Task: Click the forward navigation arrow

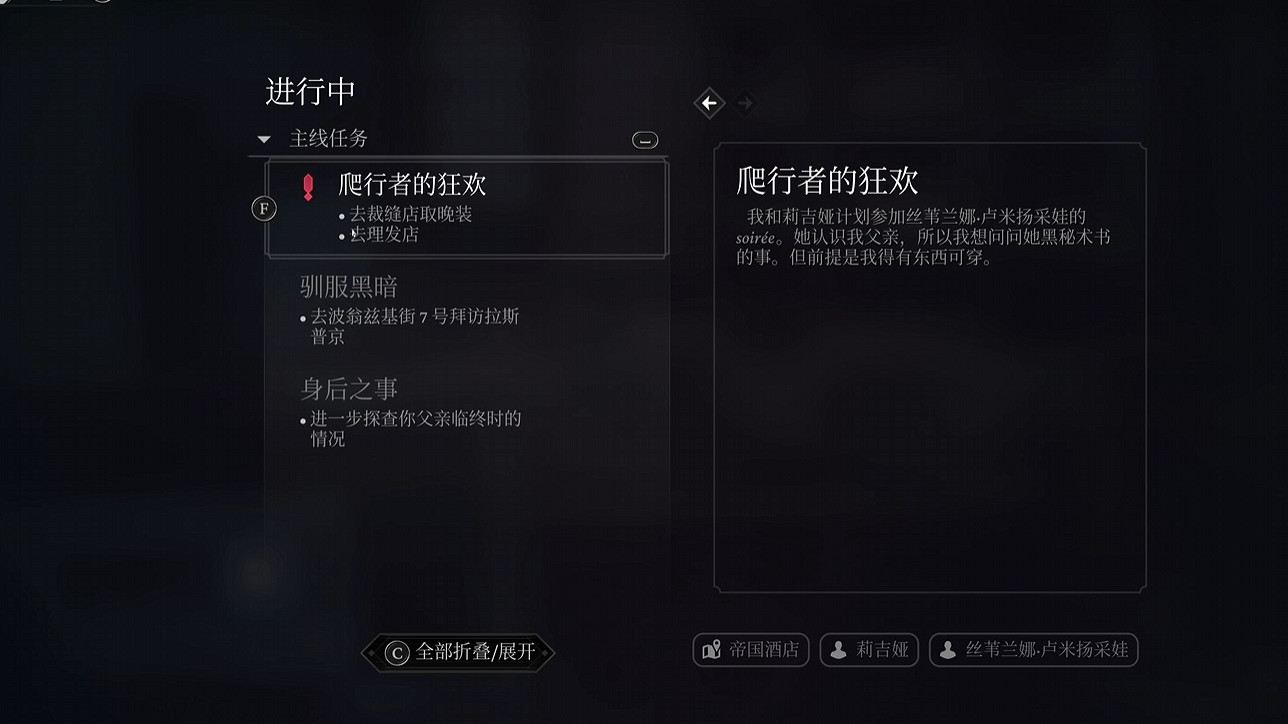Action: pos(745,103)
